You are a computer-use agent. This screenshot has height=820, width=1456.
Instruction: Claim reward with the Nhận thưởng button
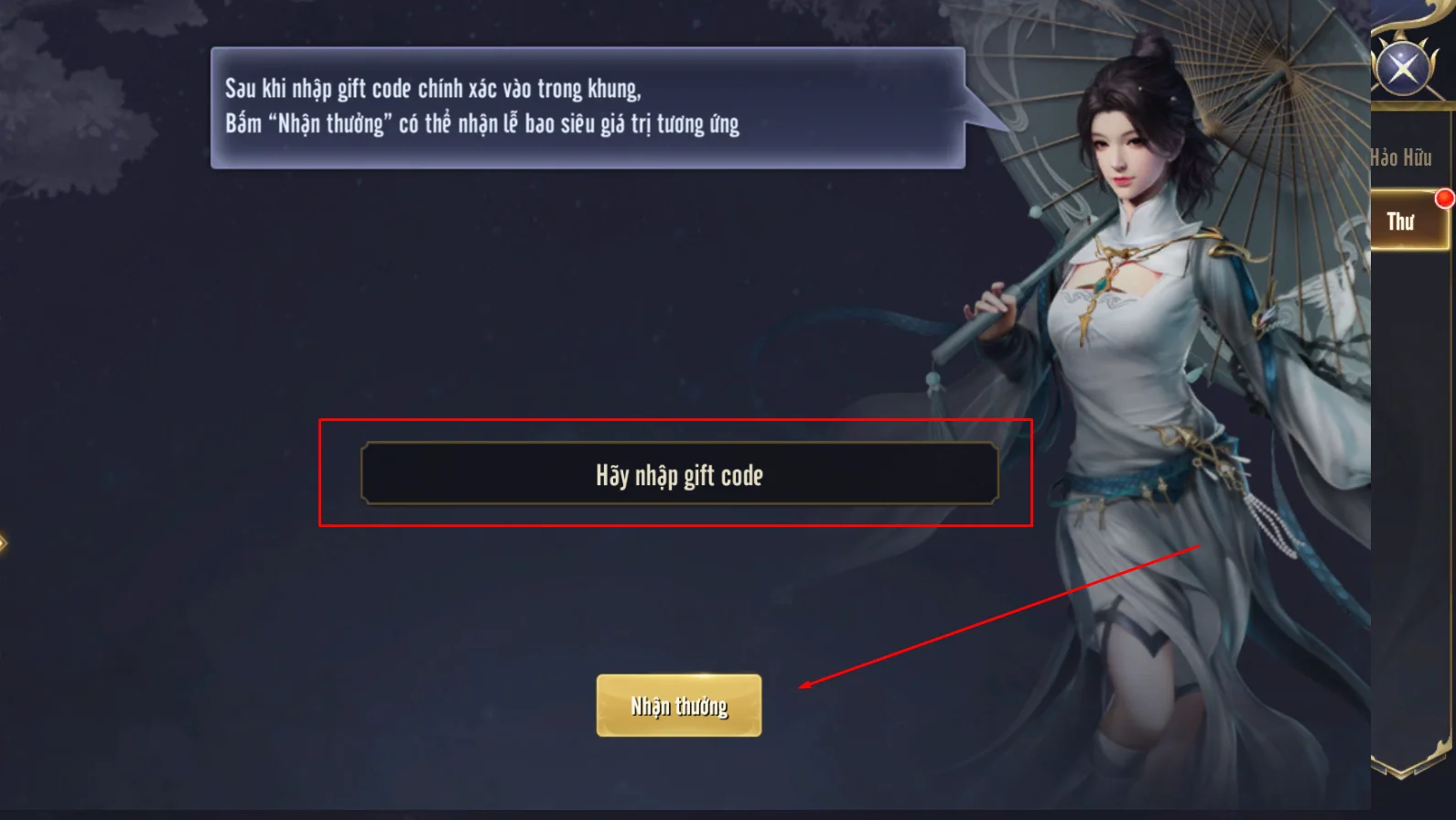tap(678, 706)
